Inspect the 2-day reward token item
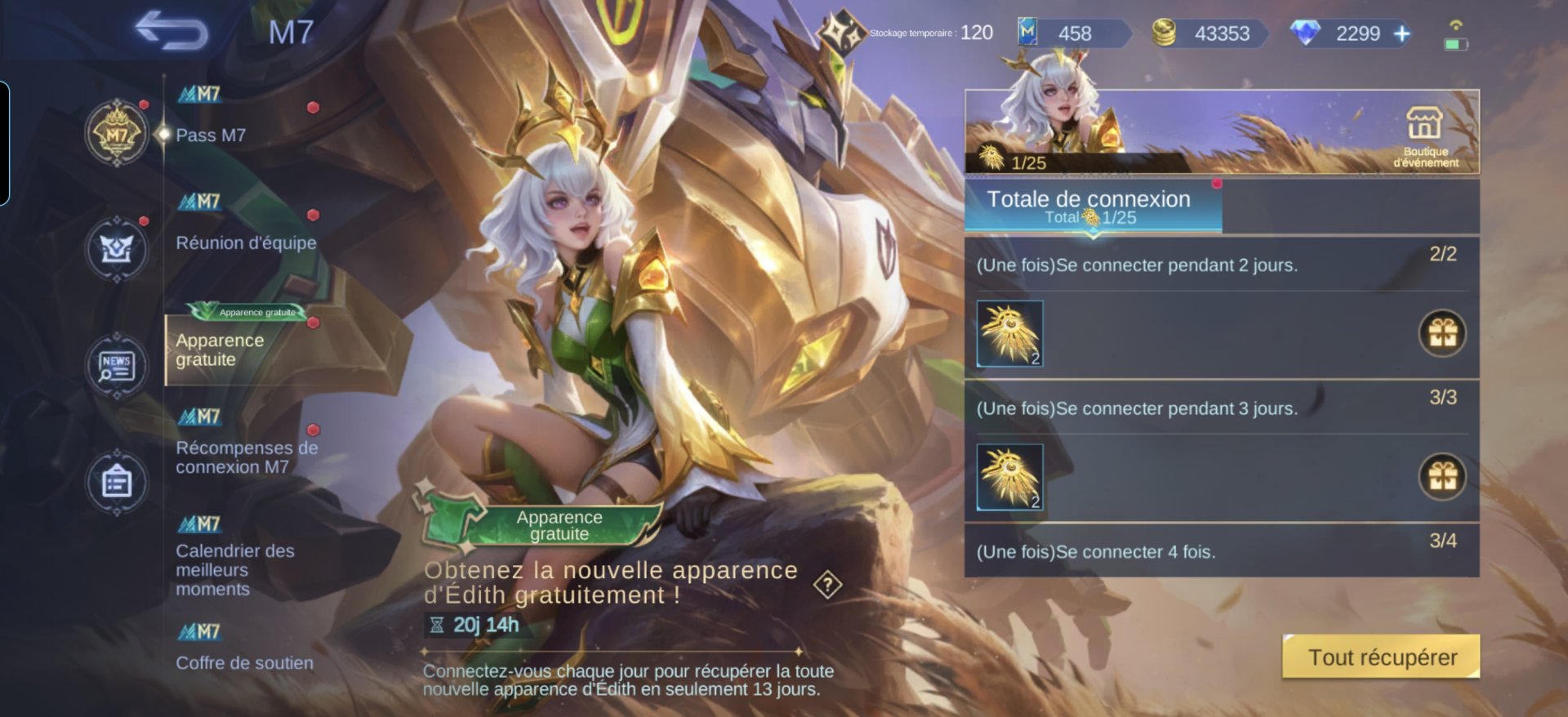 click(x=1010, y=333)
